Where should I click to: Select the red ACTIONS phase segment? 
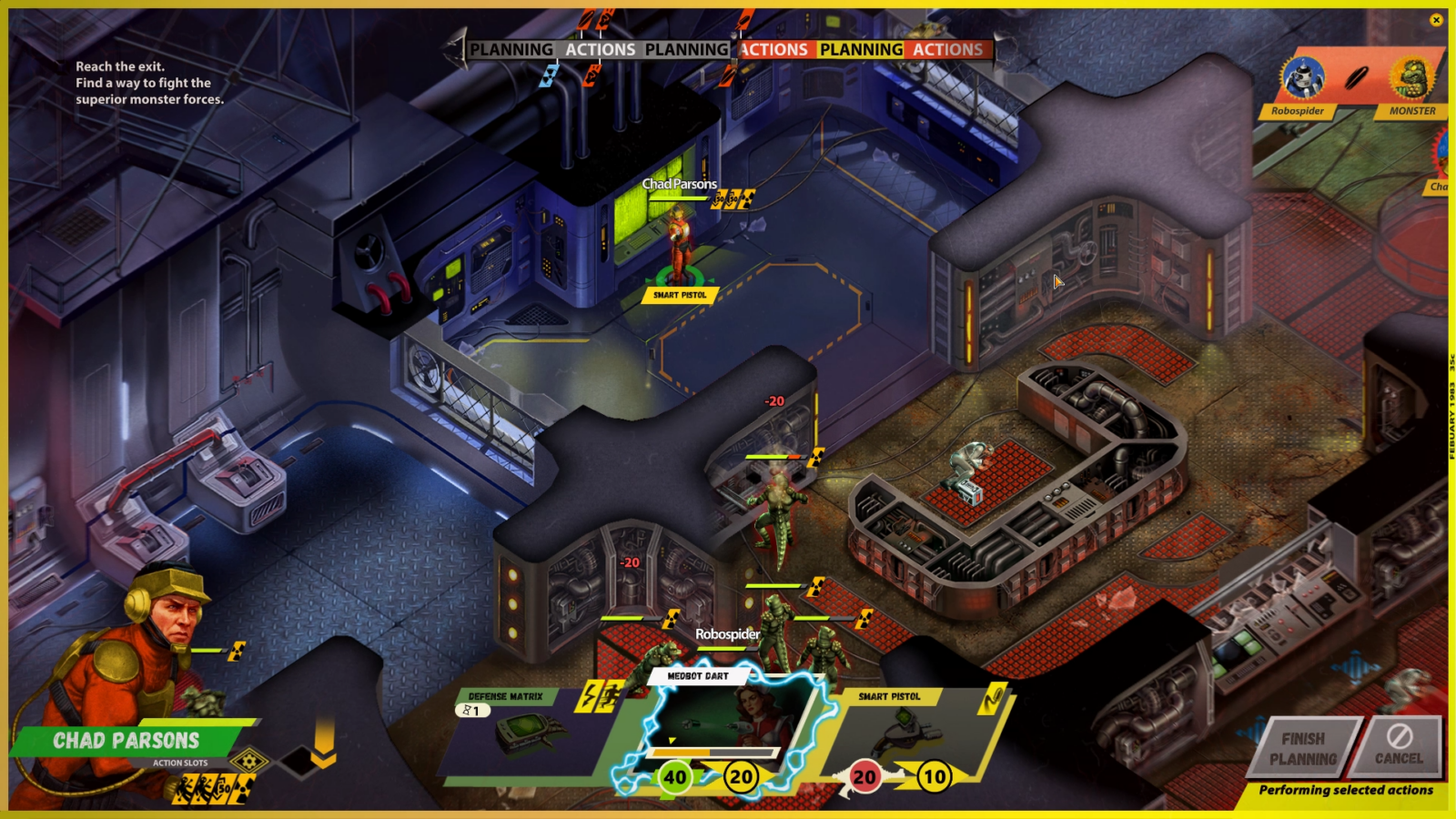[773, 50]
